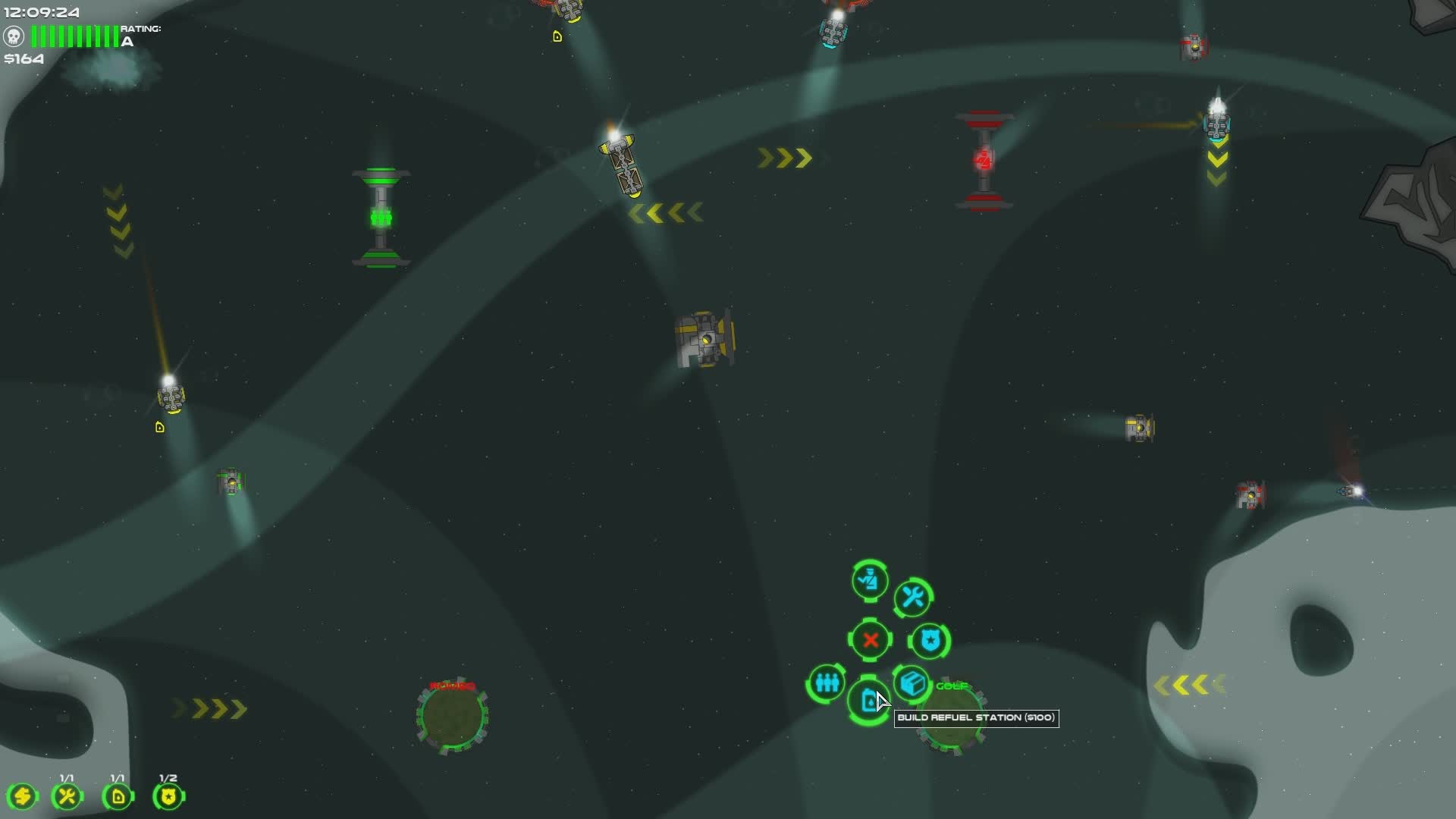This screenshot has width=1456, height=819.
Task: Choose the police badge security station icon
Action: (x=929, y=639)
